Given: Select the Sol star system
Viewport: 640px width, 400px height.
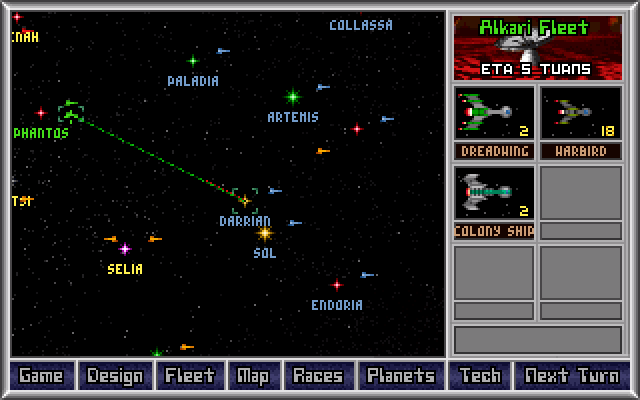Looking at the screenshot, I should (x=265, y=233).
